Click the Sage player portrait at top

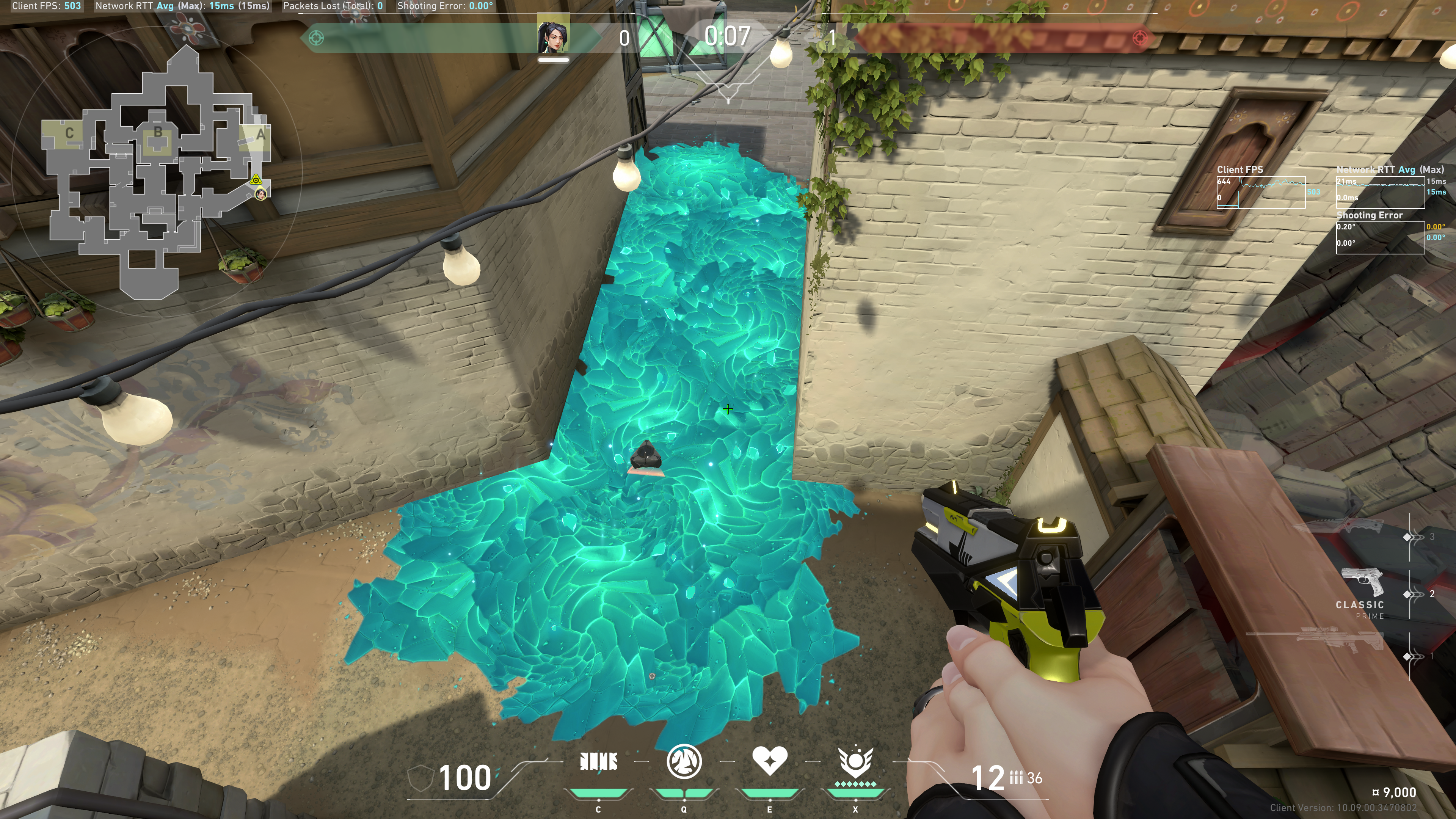coord(553,35)
